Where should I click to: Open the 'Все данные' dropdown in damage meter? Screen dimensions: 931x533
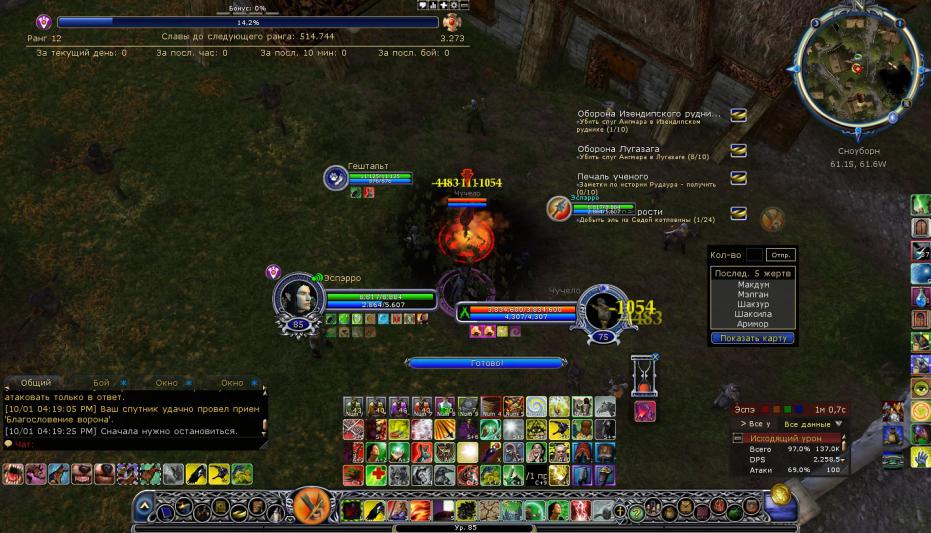[813, 424]
